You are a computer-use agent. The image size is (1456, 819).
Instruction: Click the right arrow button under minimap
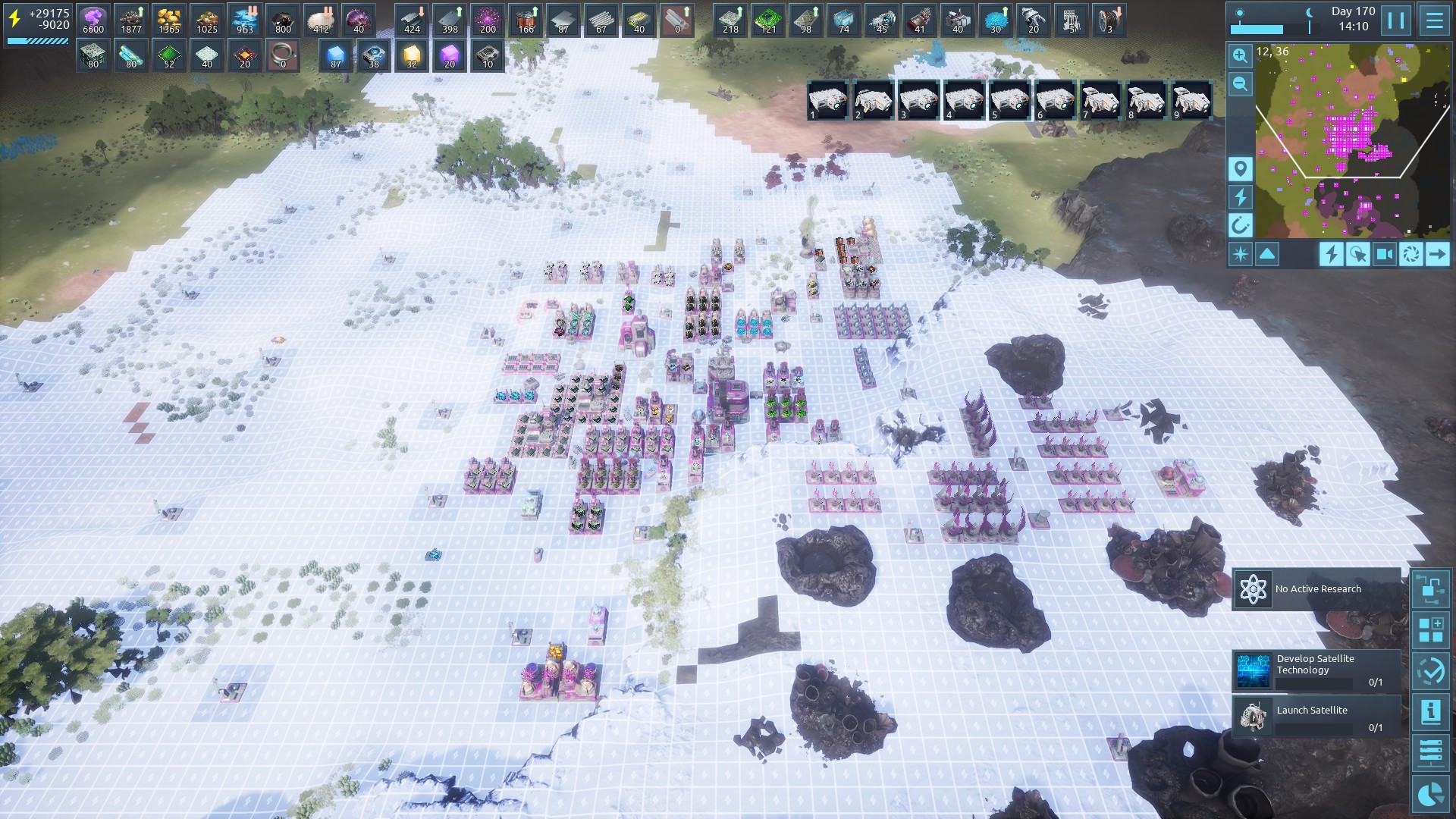pos(1437,254)
